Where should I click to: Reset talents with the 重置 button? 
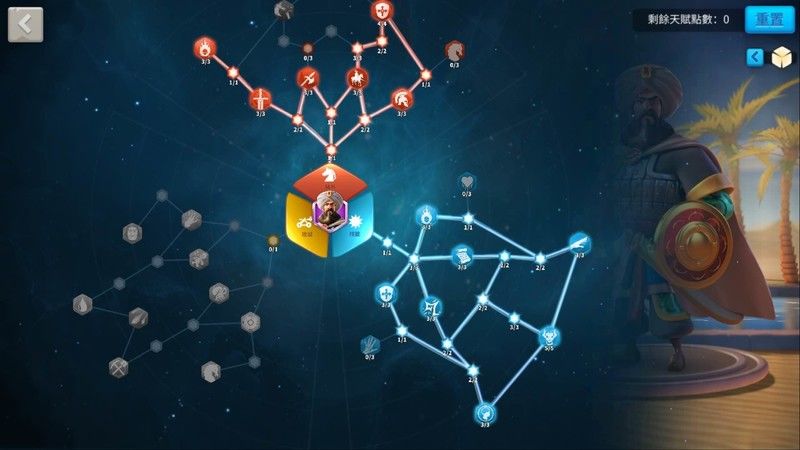click(x=769, y=19)
